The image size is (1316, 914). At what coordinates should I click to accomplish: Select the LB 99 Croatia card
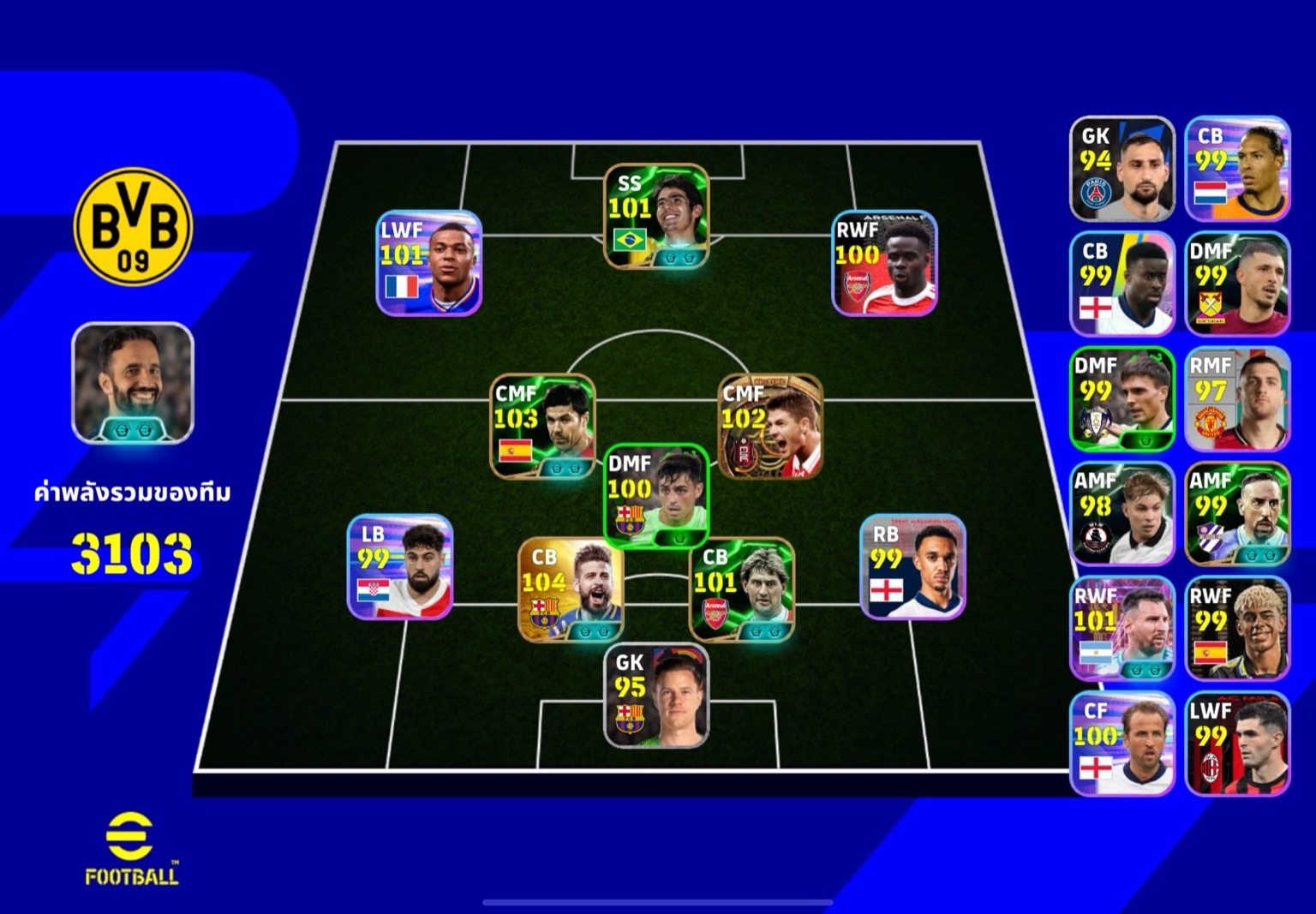point(400,566)
